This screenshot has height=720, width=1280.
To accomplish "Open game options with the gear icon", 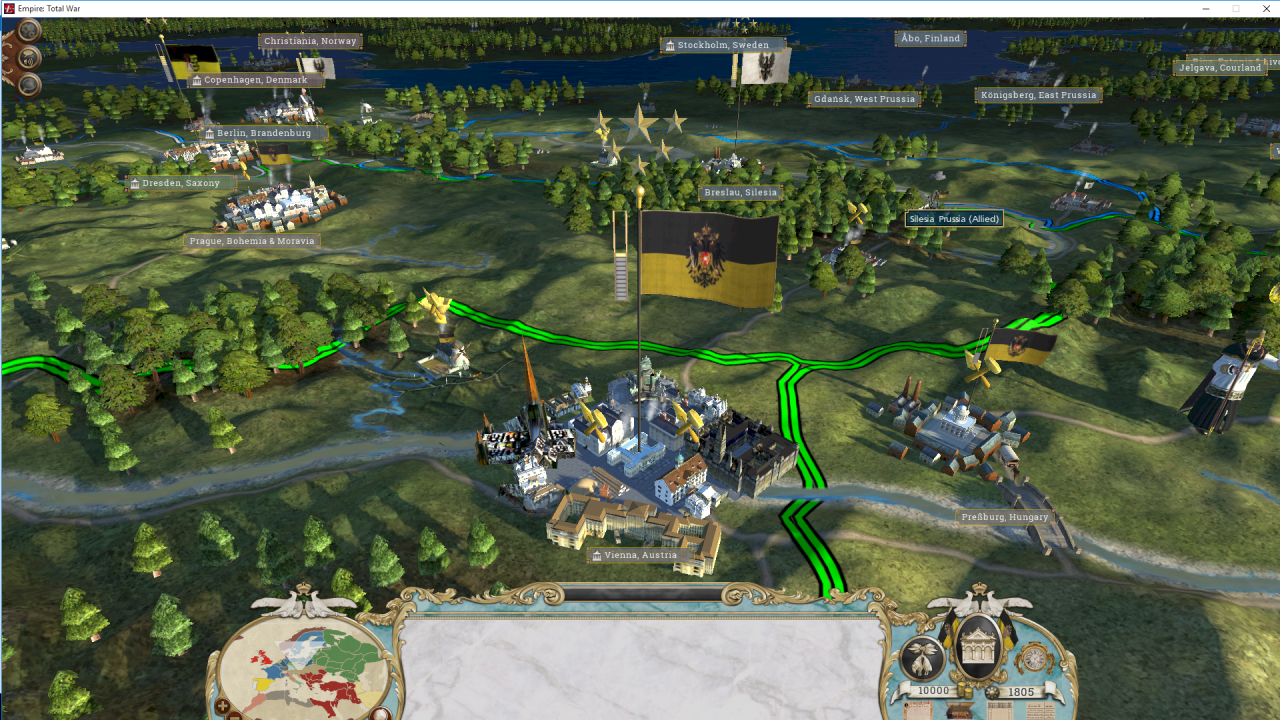I will click(x=29, y=30).
